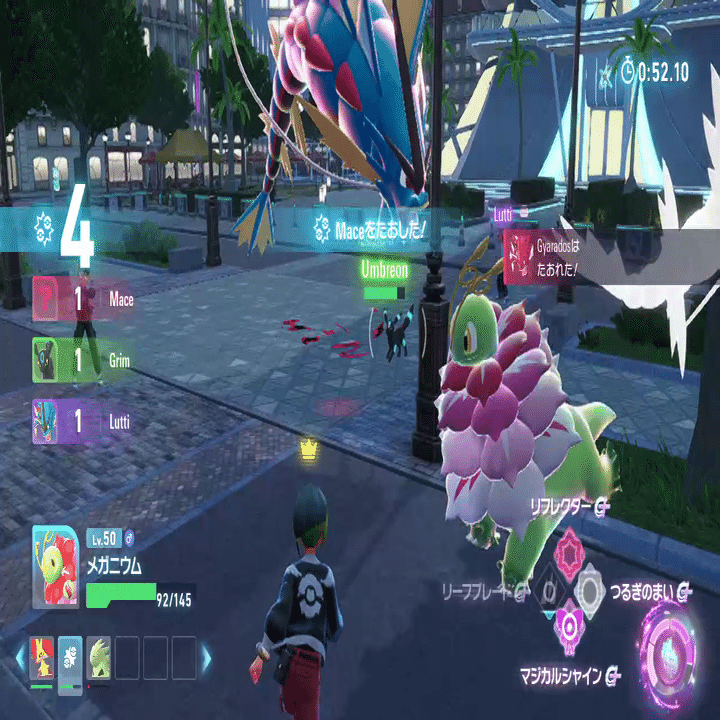Switch to the Tyranitar party slot
The width and height of the screenshot is (720, 720).
[98, 657]
